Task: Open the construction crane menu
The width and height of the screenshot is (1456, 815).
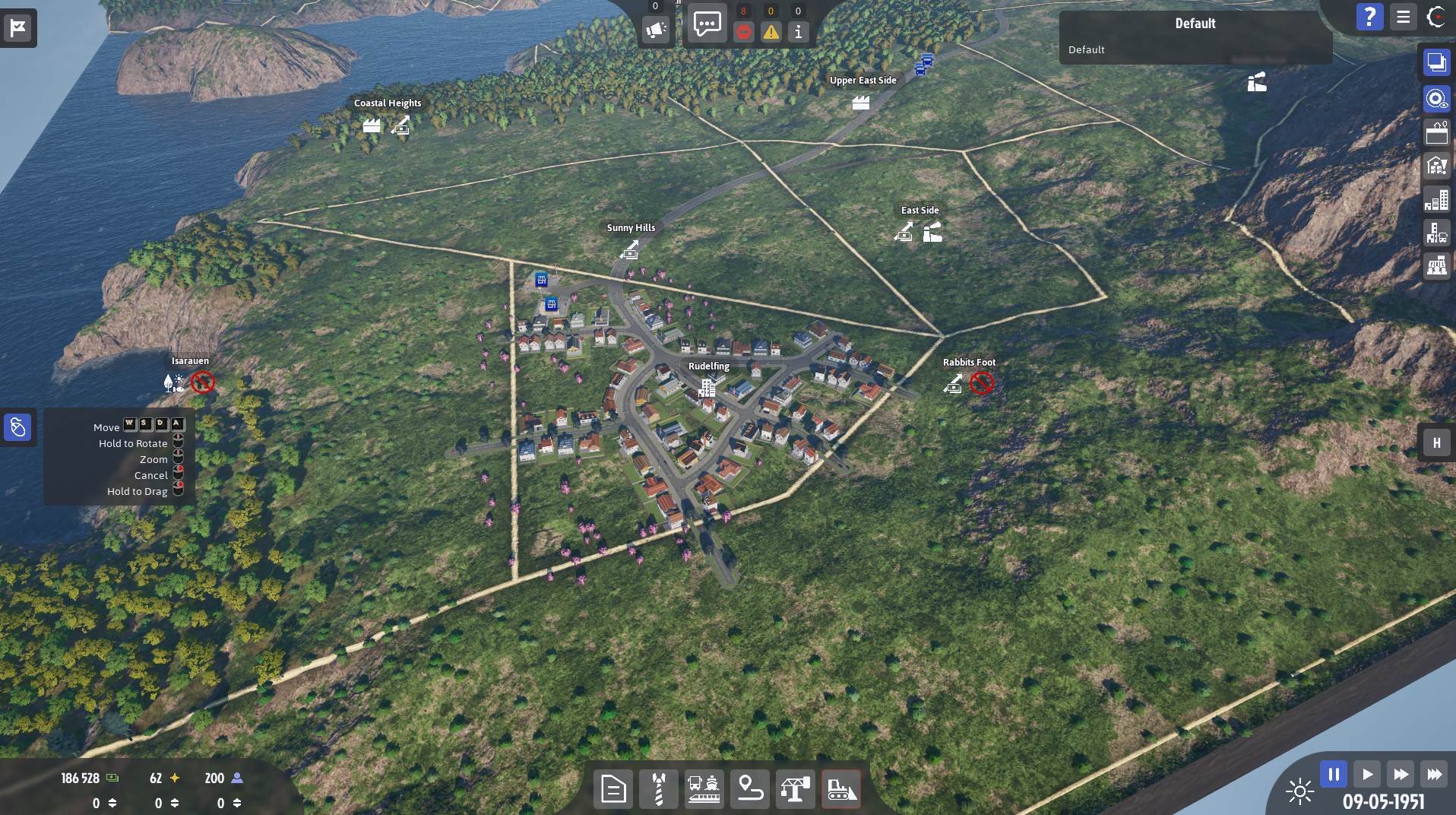Action: pyautogui.click(x=795, y=788)
